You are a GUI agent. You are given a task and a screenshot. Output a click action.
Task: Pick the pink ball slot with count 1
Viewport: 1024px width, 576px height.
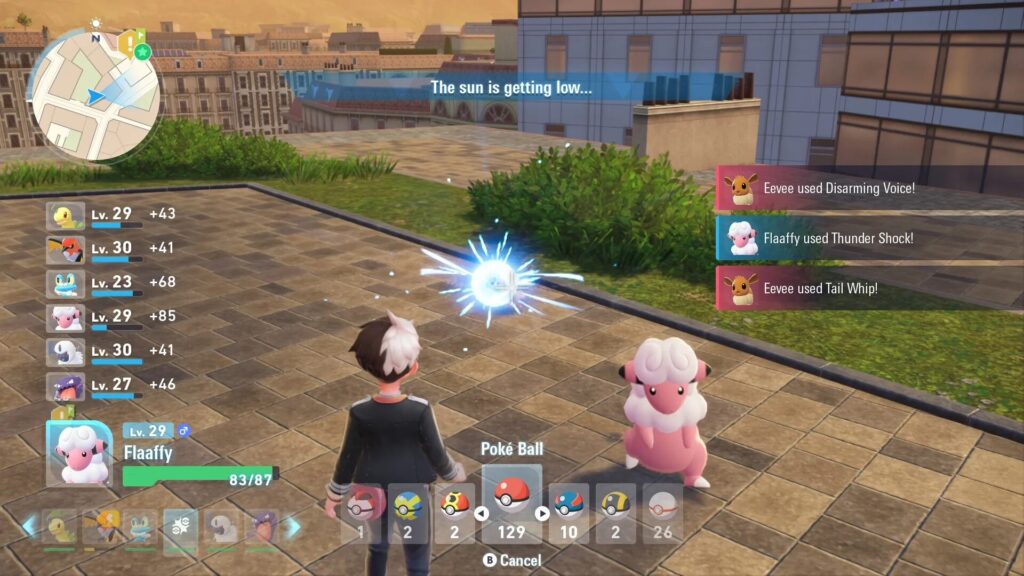(x=360, y=511)
